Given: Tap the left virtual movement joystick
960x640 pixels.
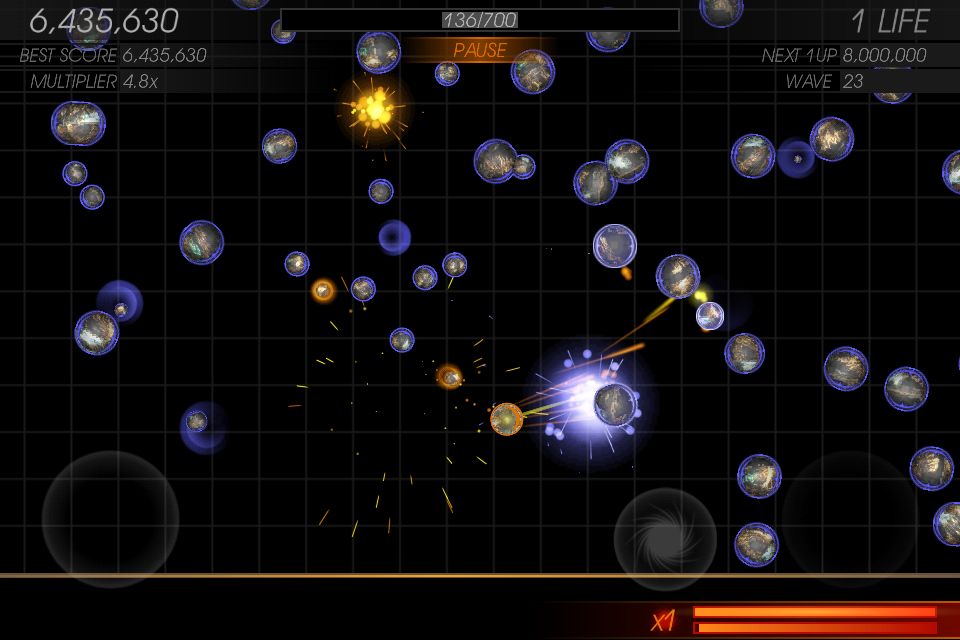Looking at the screenshot, I should [110, 518].
